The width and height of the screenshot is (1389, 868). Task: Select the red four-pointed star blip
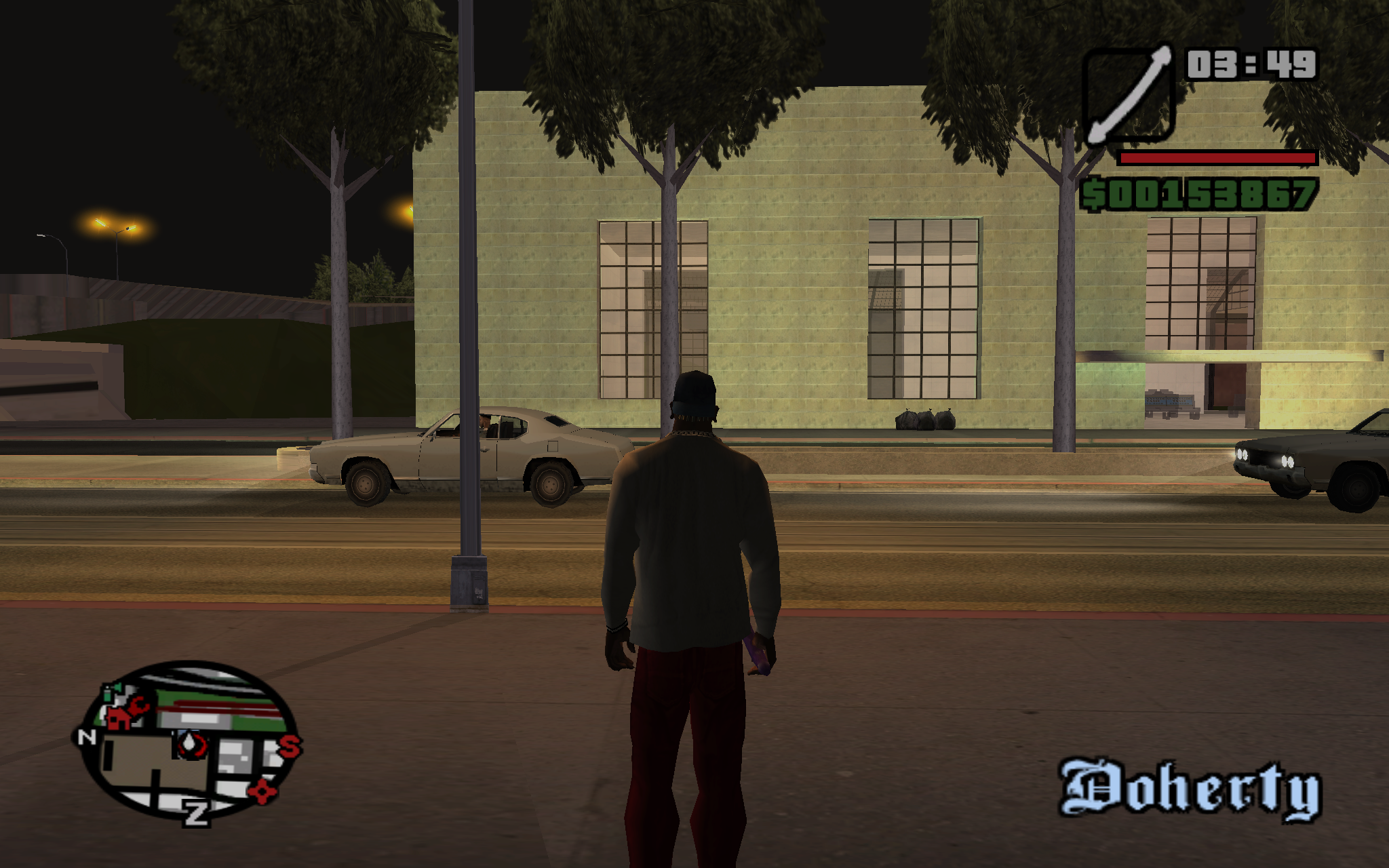pyautogui.click(x=262, y=791)
